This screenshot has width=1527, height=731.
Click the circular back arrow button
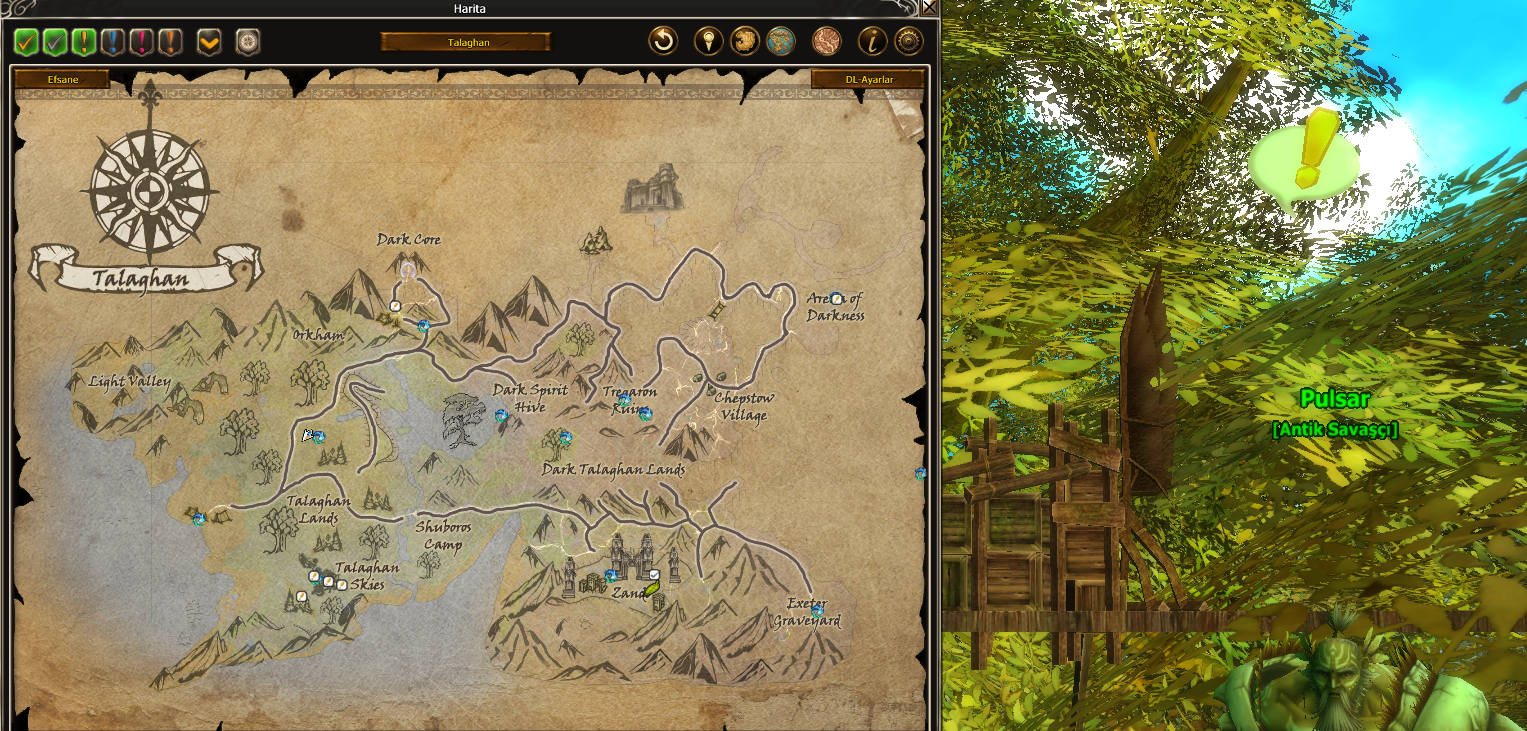tap(663, 41)
